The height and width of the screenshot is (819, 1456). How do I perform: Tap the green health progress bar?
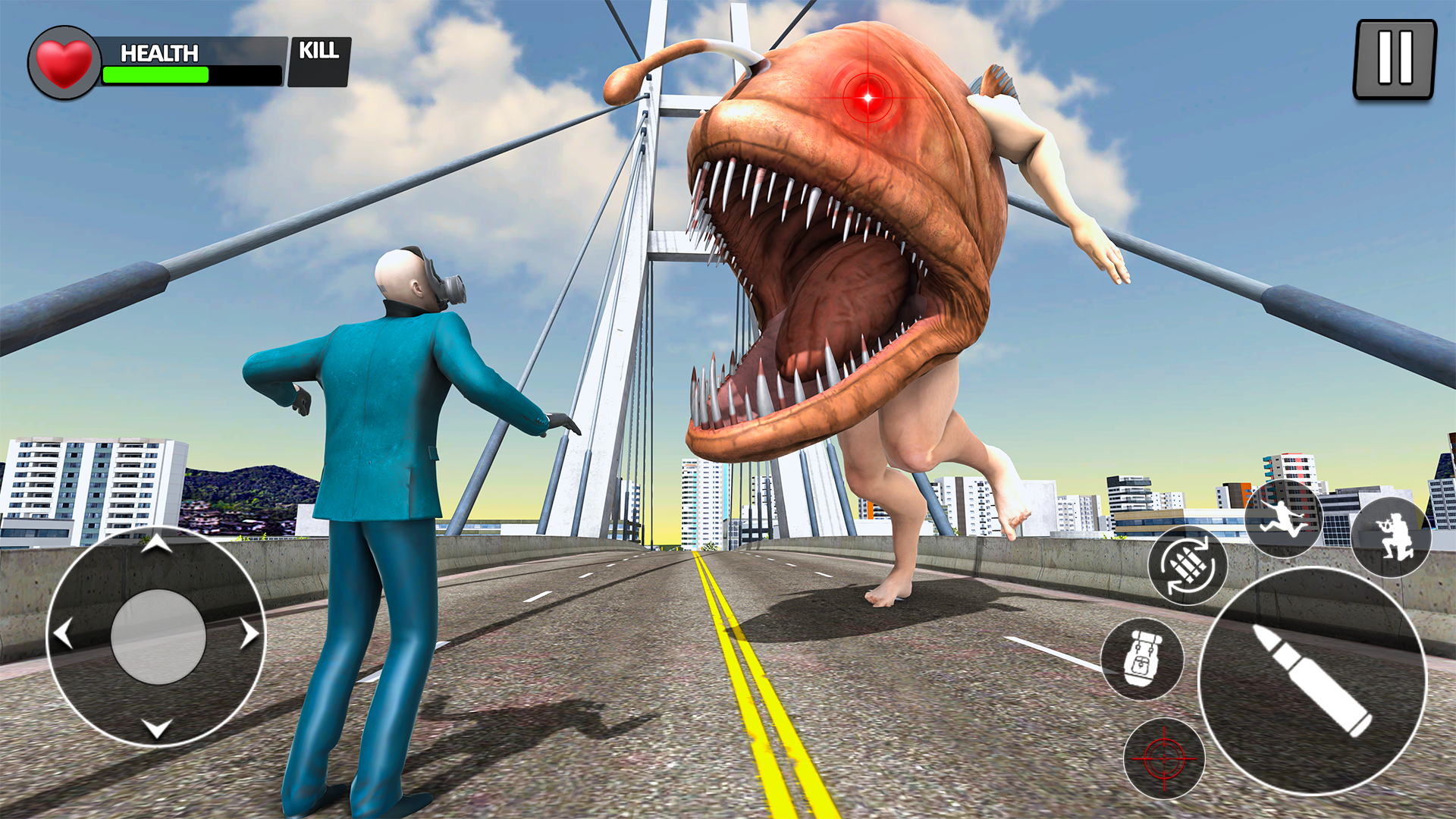[155, 75]
